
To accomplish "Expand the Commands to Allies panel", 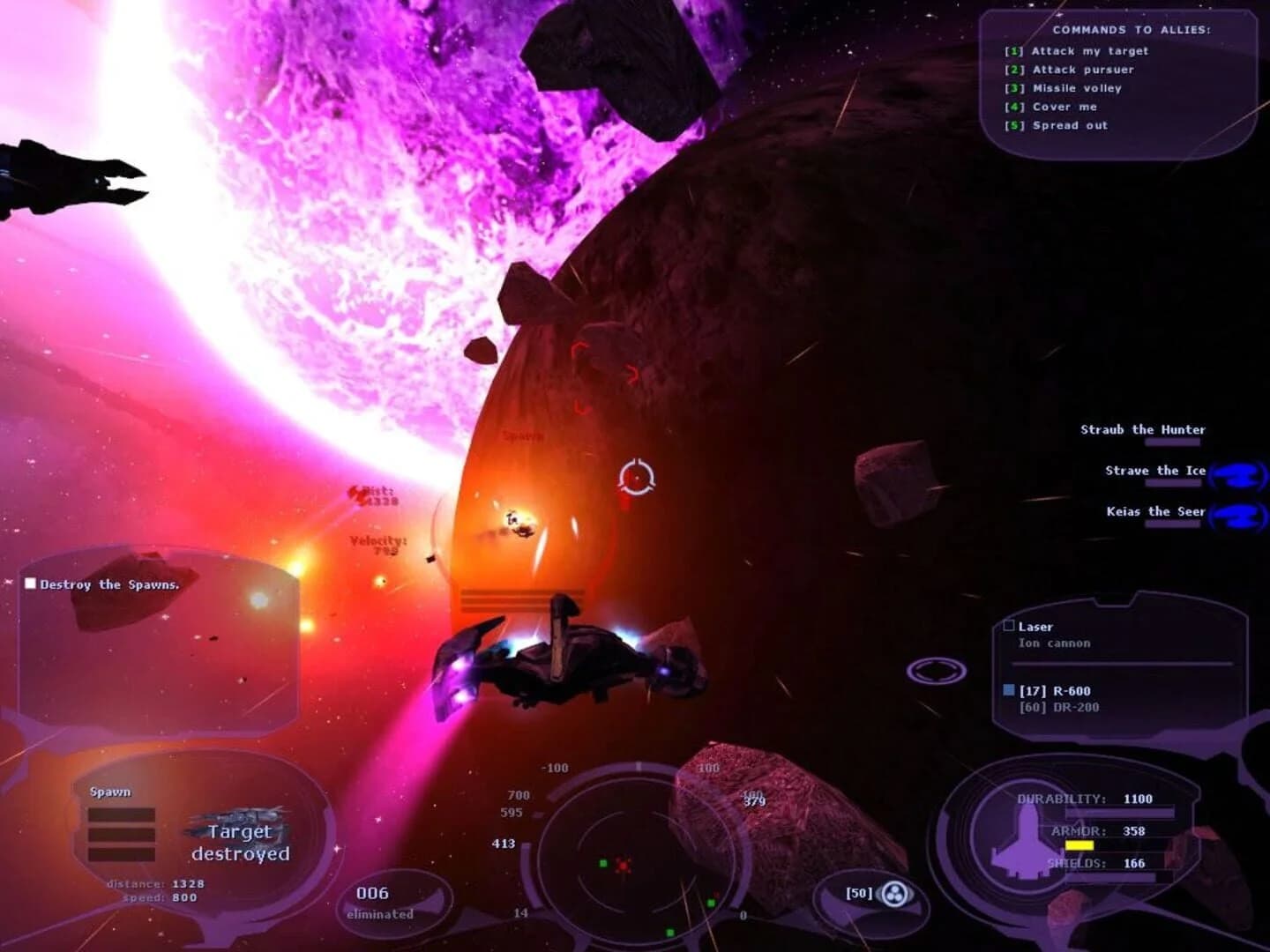I will pyautogui.click(x=1130, y=29).
